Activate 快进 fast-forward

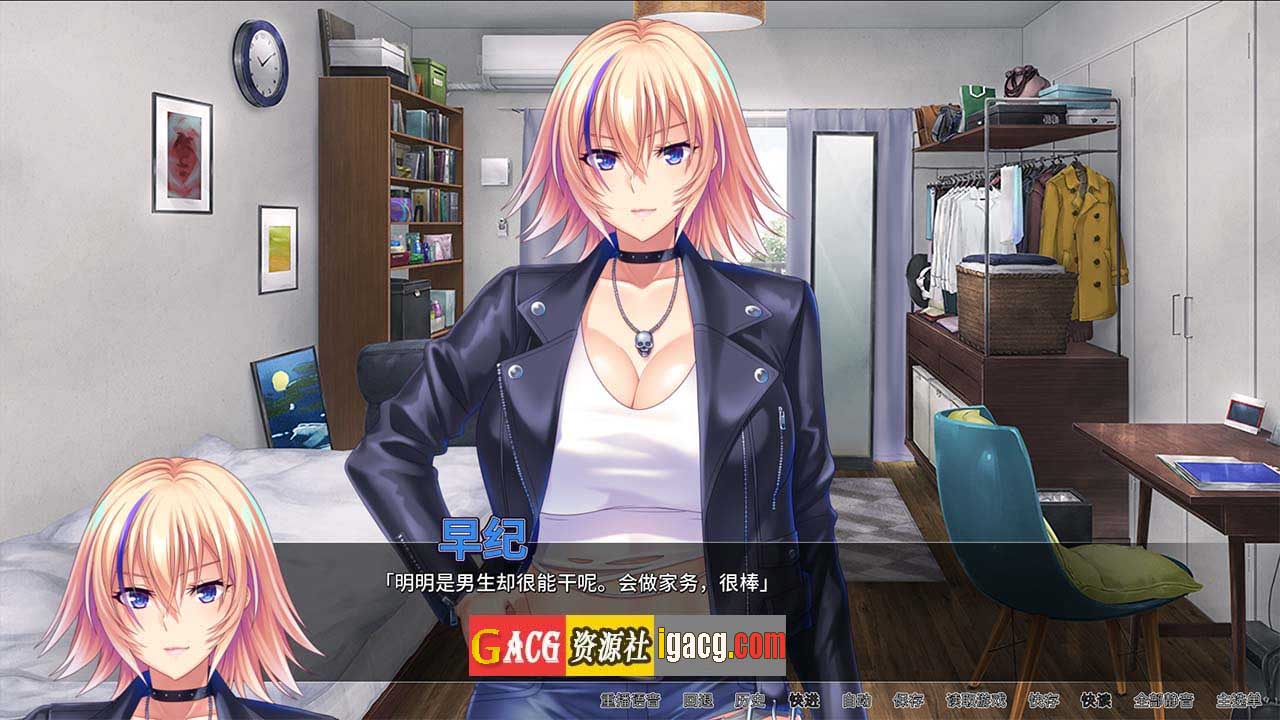click(x=803, y=700)
